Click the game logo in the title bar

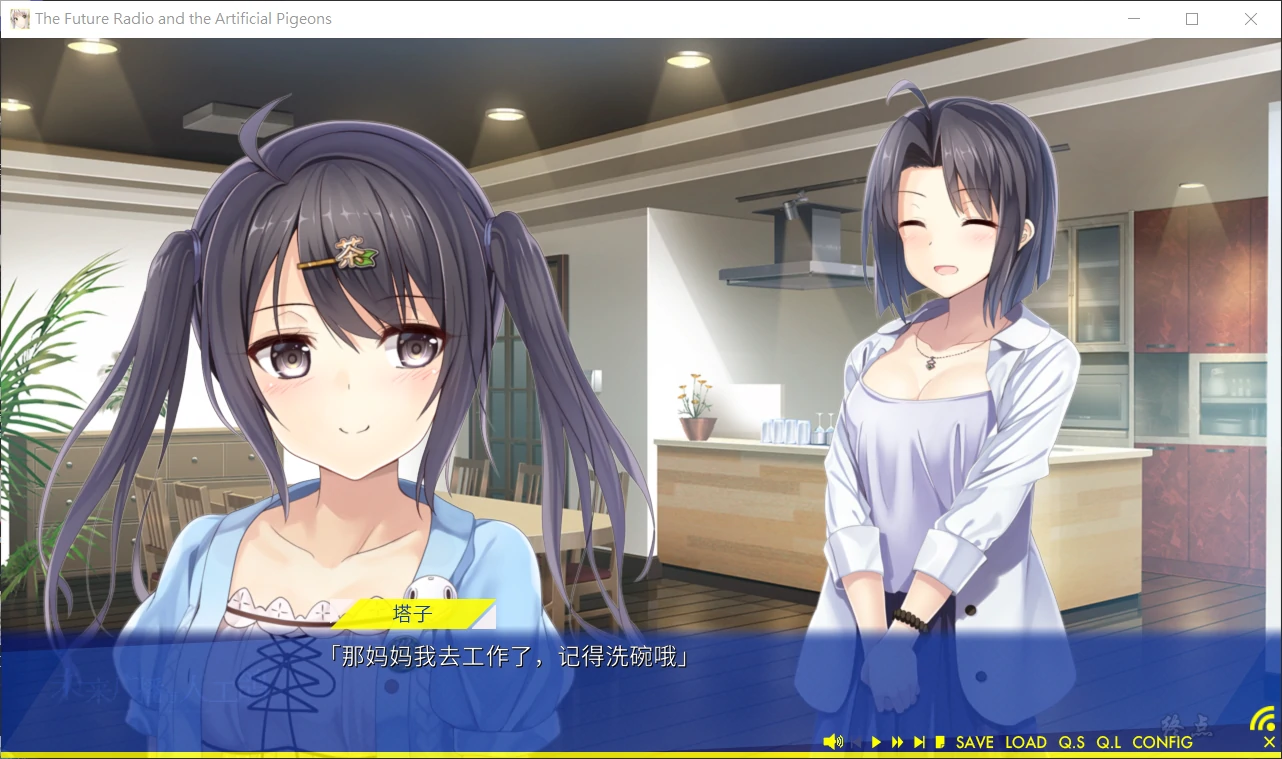[x=18, y=18]
